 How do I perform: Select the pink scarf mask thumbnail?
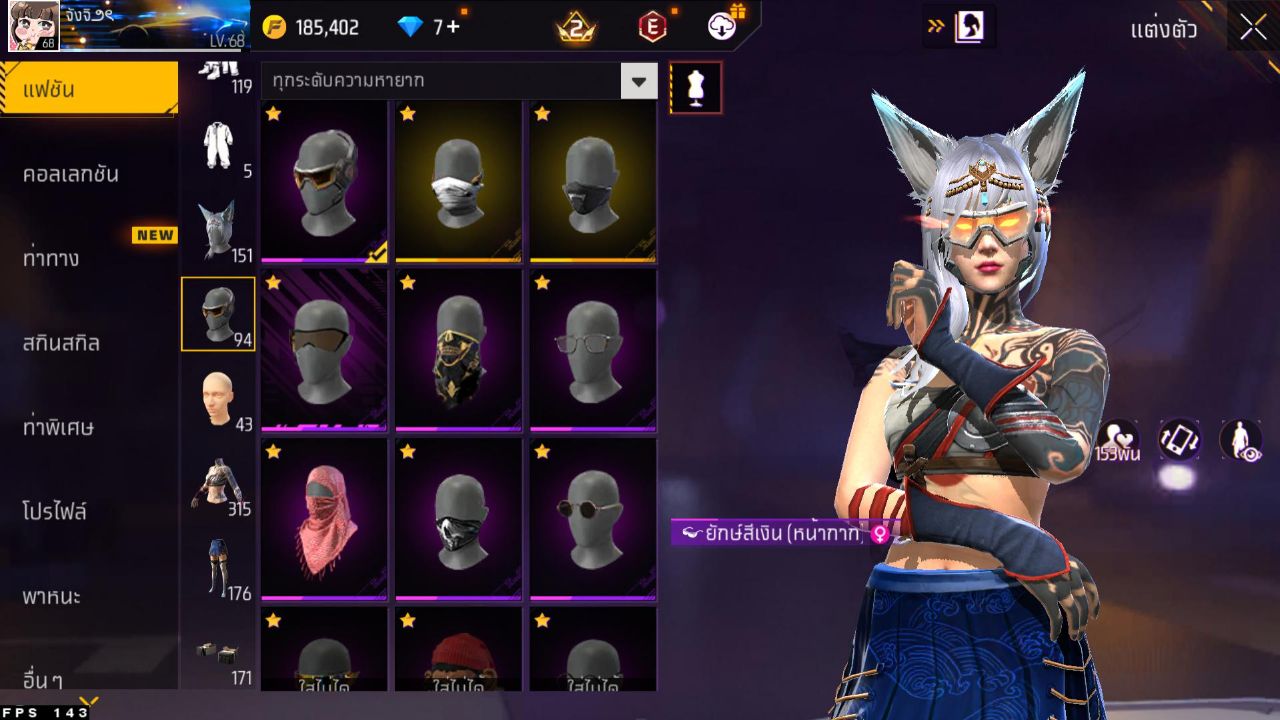(x=323, y=515)
